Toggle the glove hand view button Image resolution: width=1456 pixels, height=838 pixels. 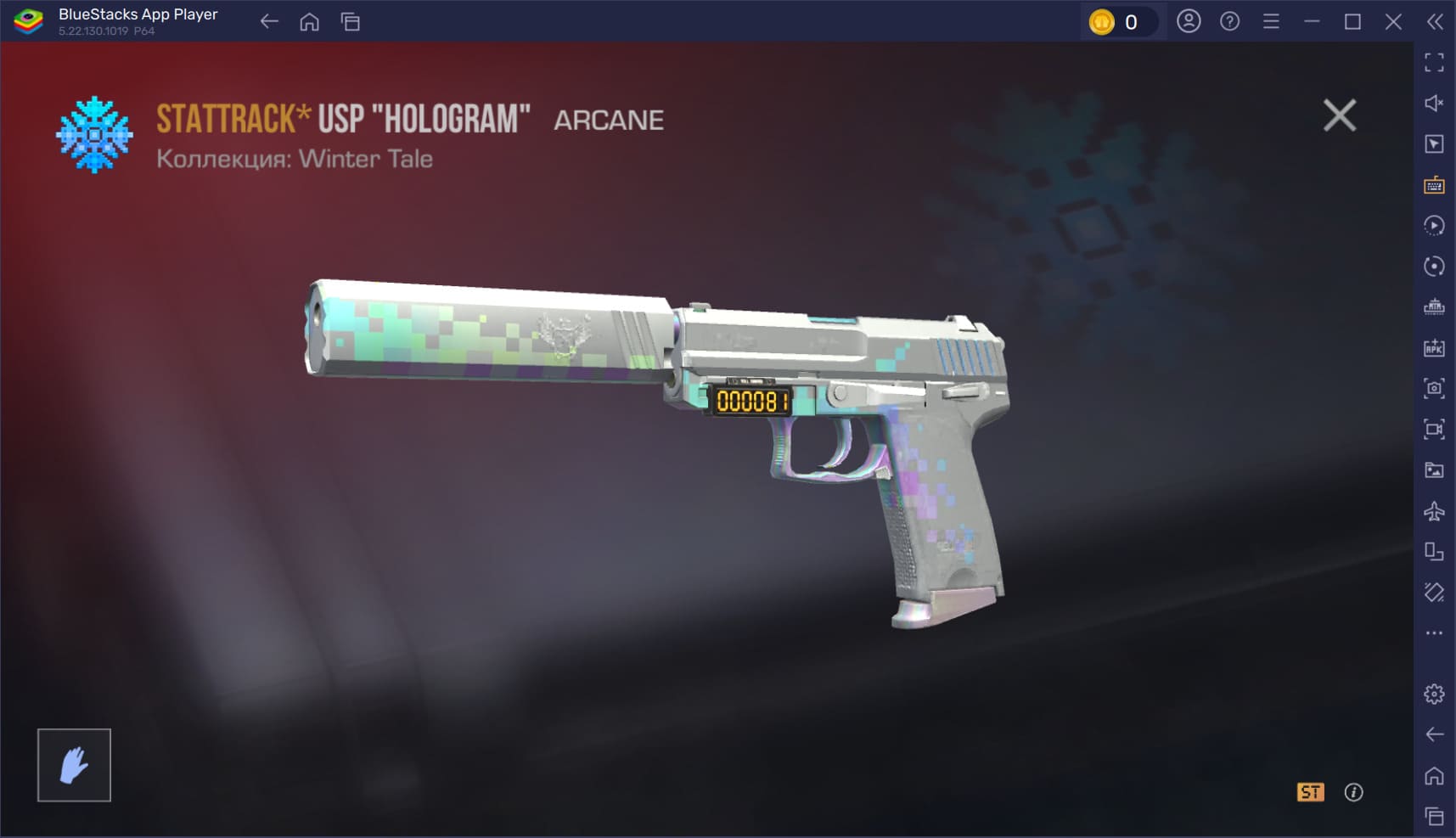coord(74,765)
